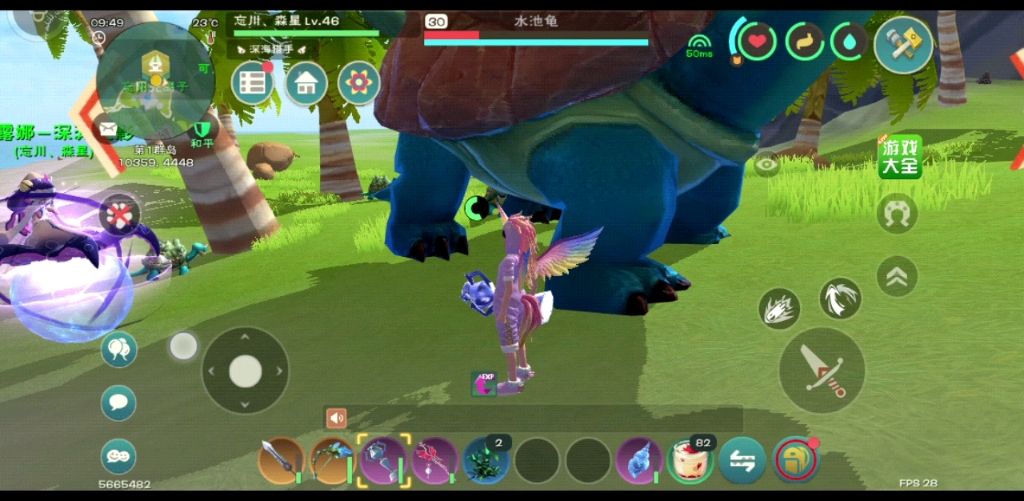Toggle the eye visibility icon
The image size is (1024, 501).
coord(767,165)
